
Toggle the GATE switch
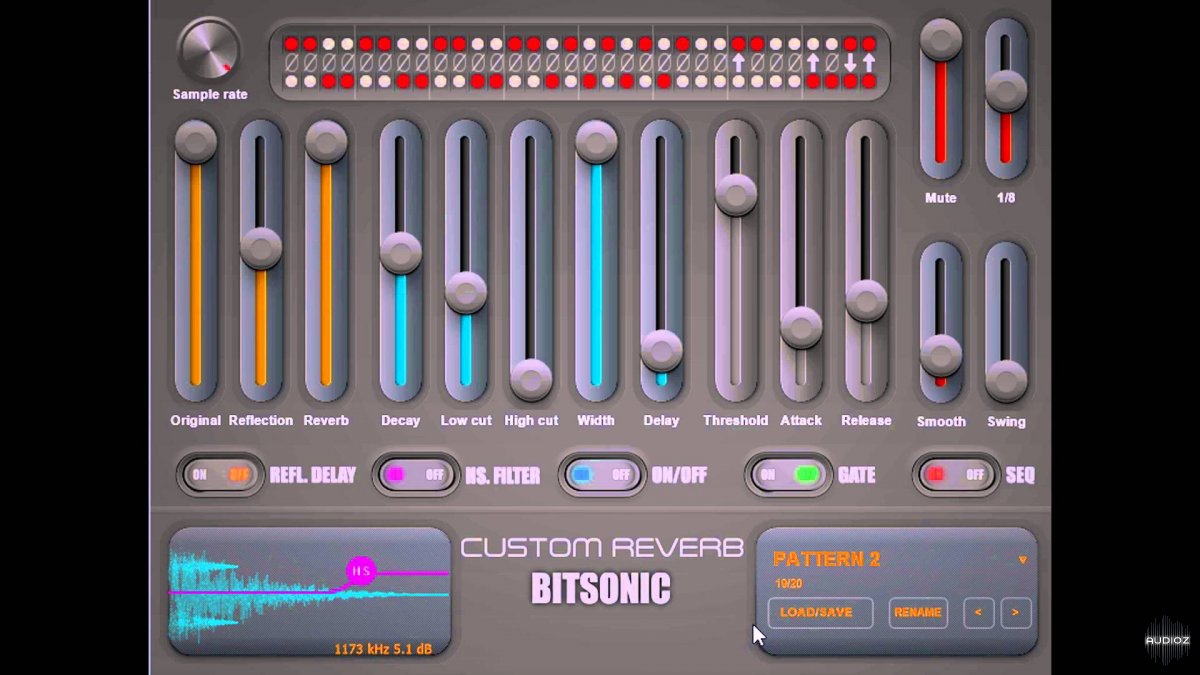click(x=788, y=475)
